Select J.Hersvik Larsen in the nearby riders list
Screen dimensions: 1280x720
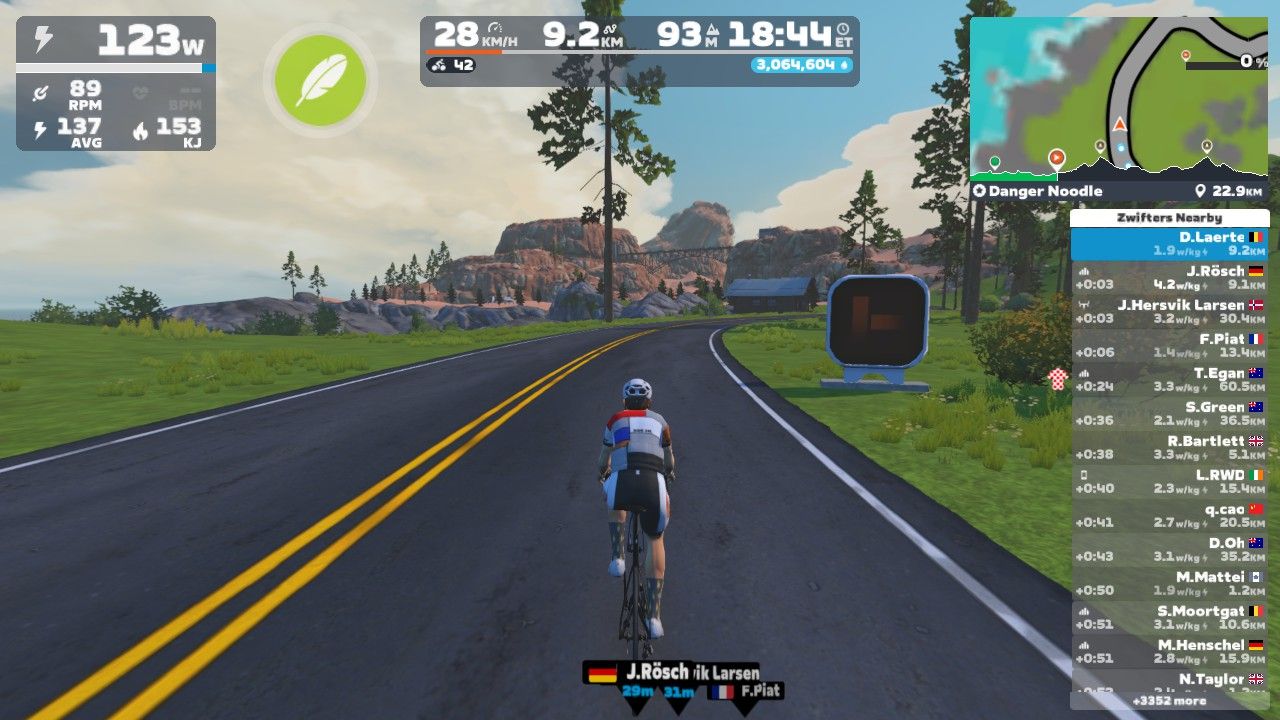click(x=1169, y=312)
